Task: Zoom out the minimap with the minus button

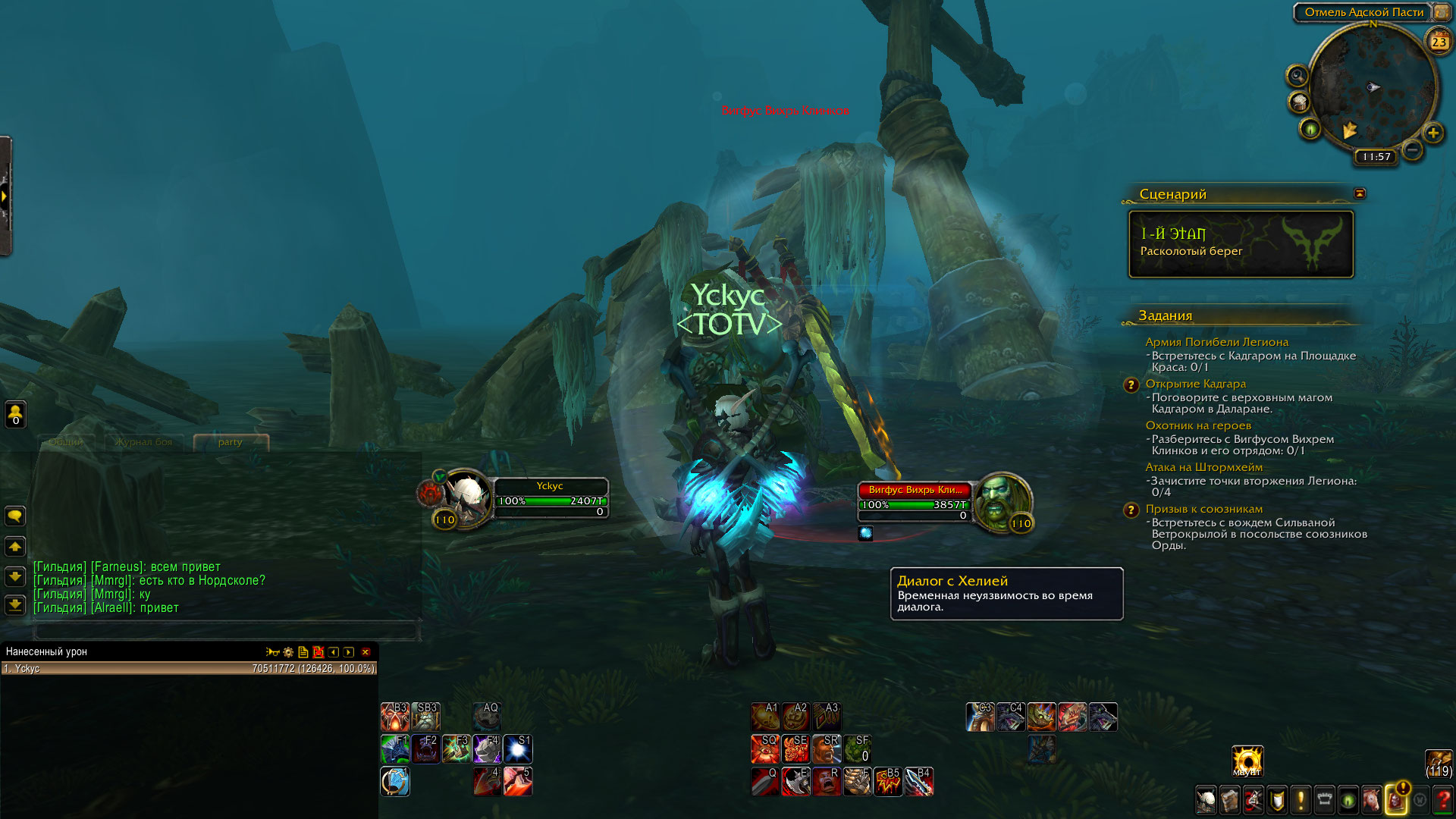Action: tap(1412, 150)
